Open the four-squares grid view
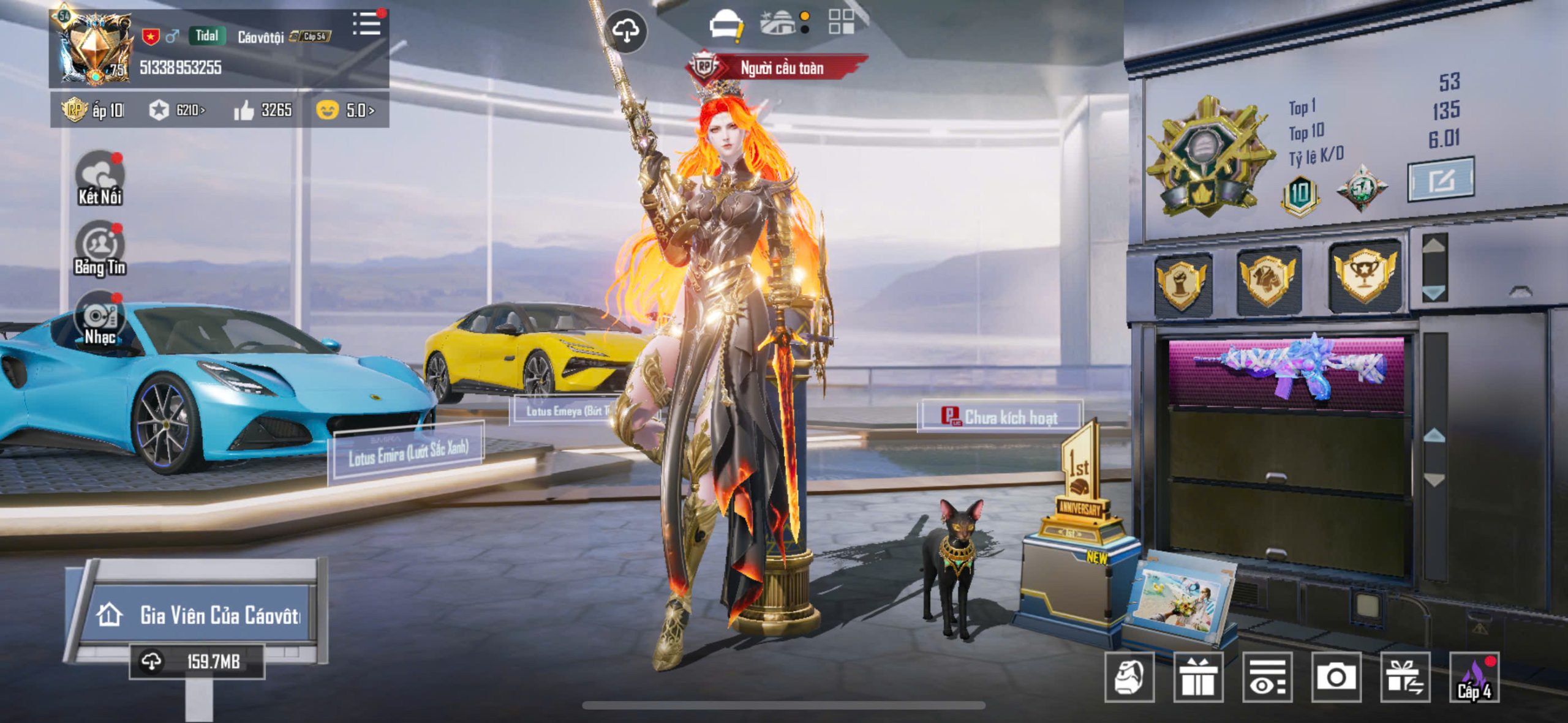The width and height of the screenshot is (1568, 723). pyautogui.click(x=841, y=21)
